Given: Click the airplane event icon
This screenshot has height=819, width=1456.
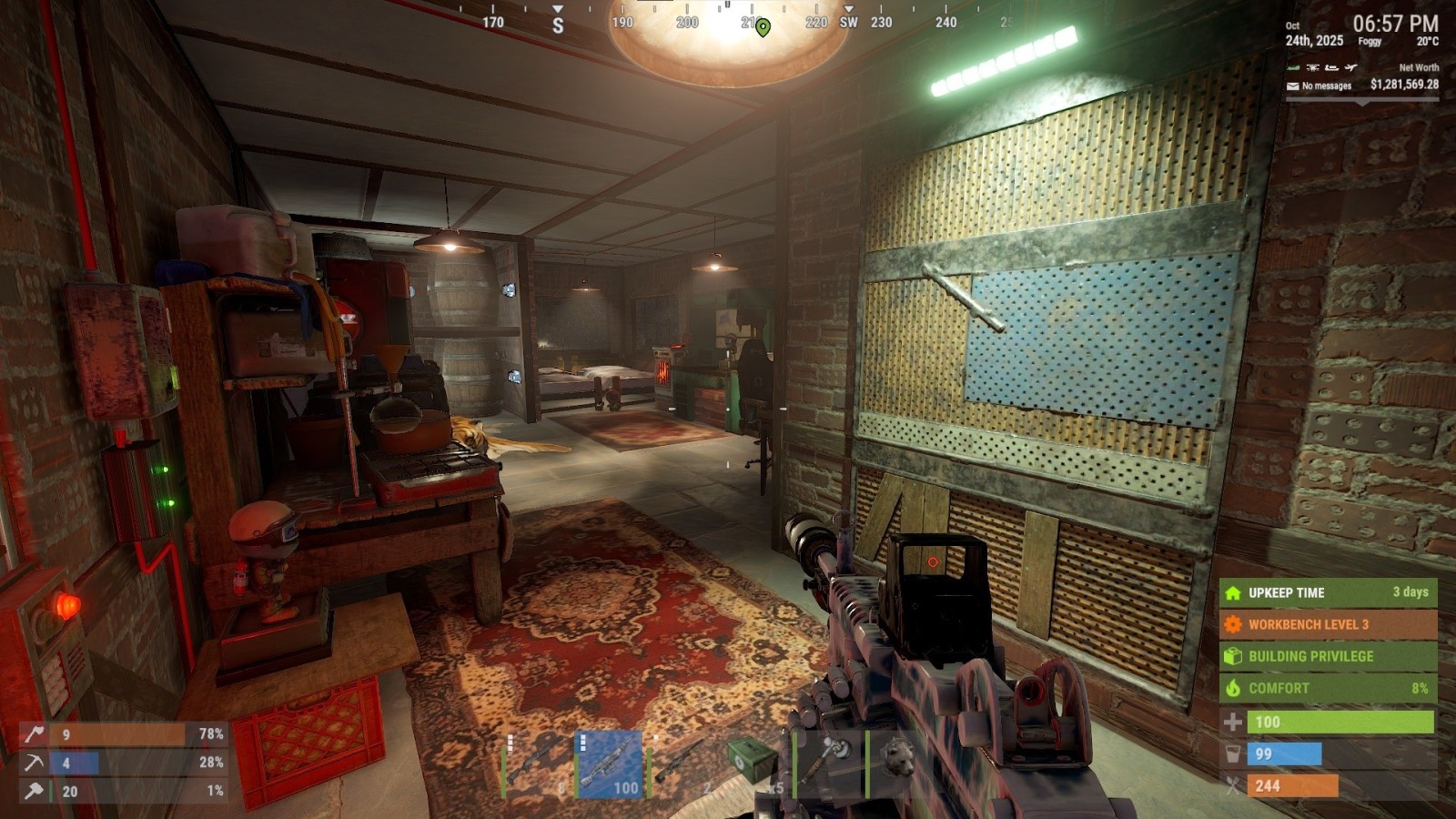Looking at the screenshot, I should pos(1351,67).
